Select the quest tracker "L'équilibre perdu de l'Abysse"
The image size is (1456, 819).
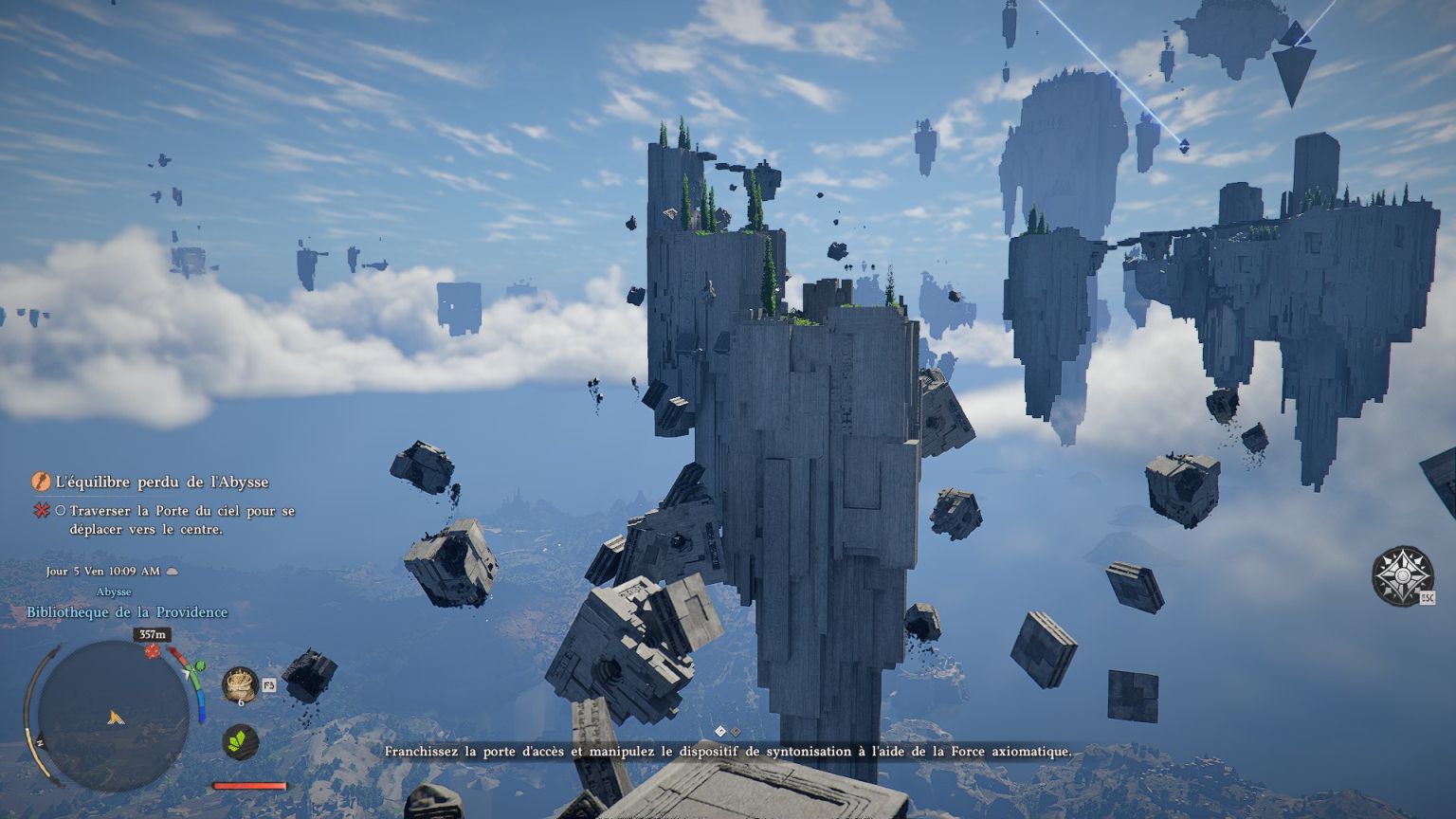pos(162,482)
